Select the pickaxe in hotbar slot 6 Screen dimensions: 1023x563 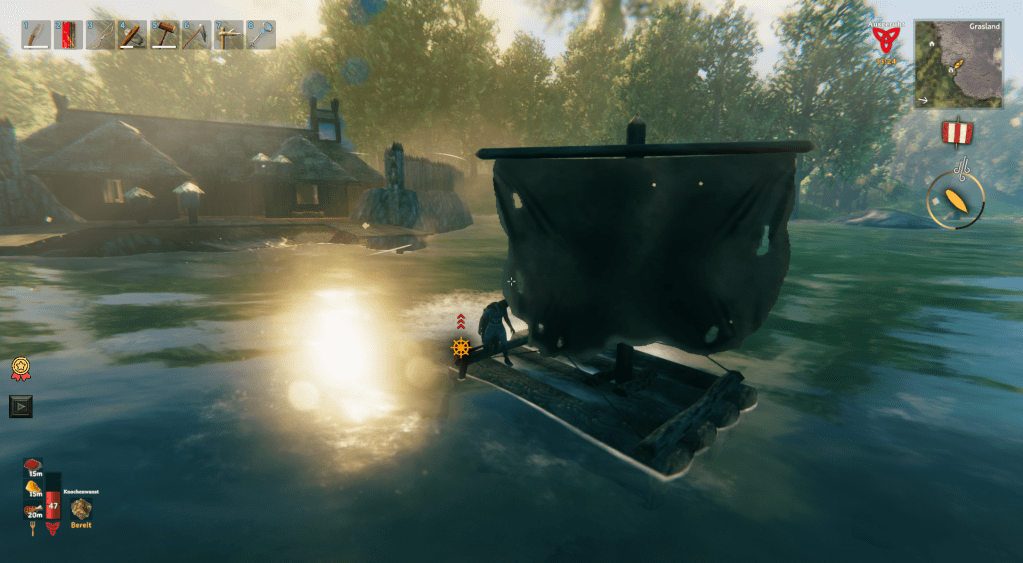coord(196,35)
